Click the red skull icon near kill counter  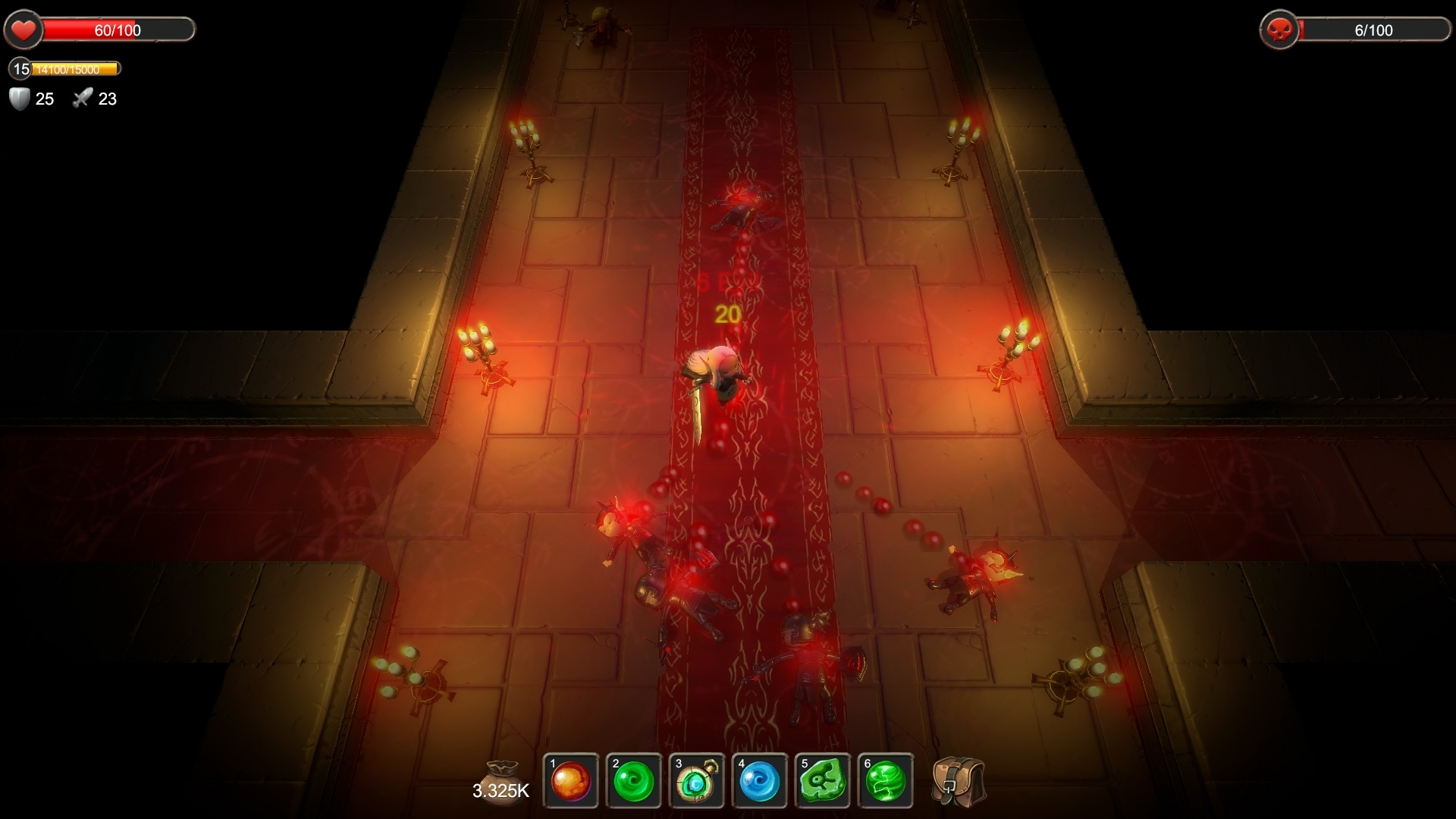[x=1278, y=30]
